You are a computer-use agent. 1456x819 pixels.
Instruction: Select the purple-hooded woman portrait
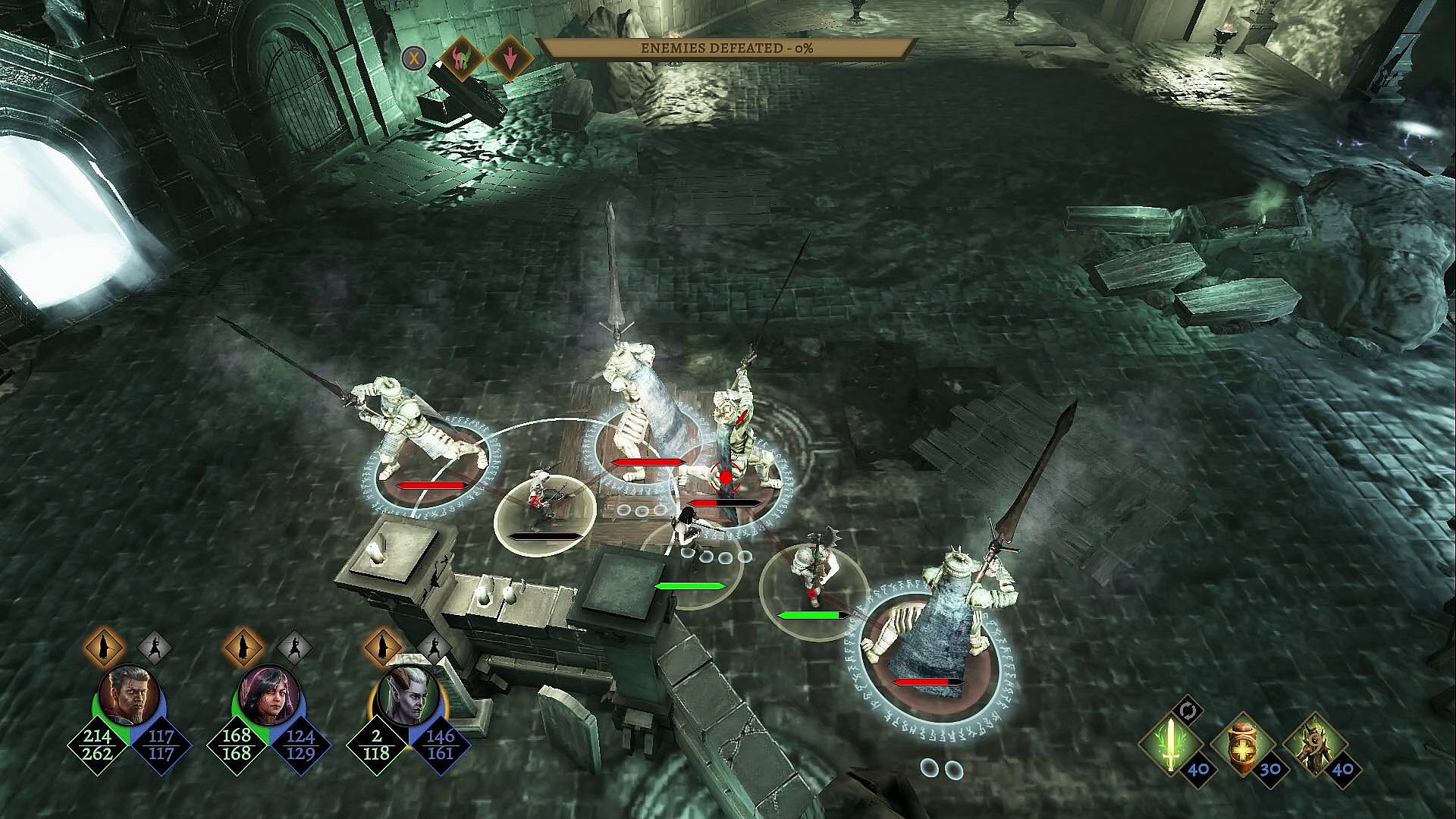point(269,695)
